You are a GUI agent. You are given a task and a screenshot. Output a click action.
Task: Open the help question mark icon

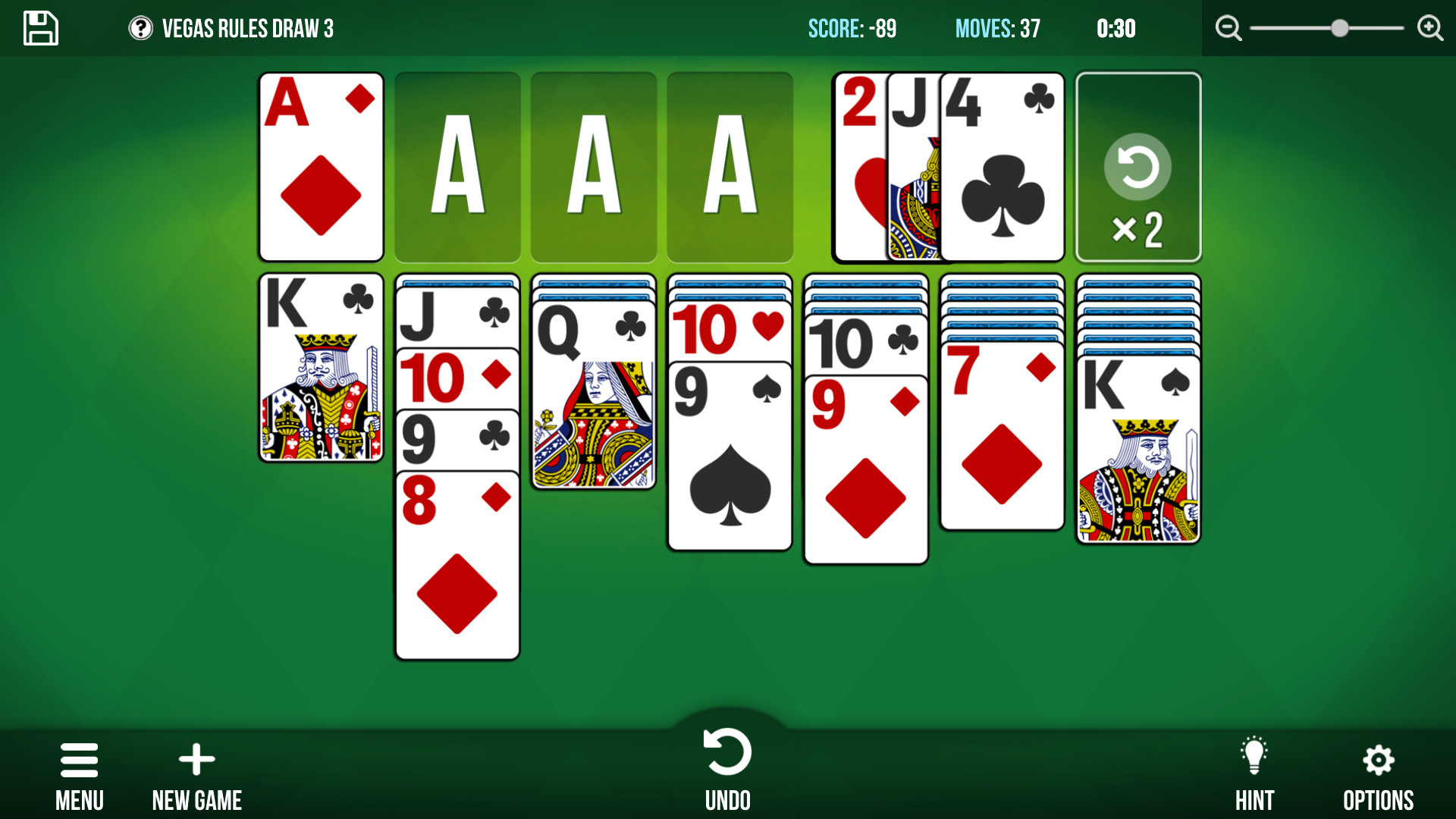[x=141, y=29]
